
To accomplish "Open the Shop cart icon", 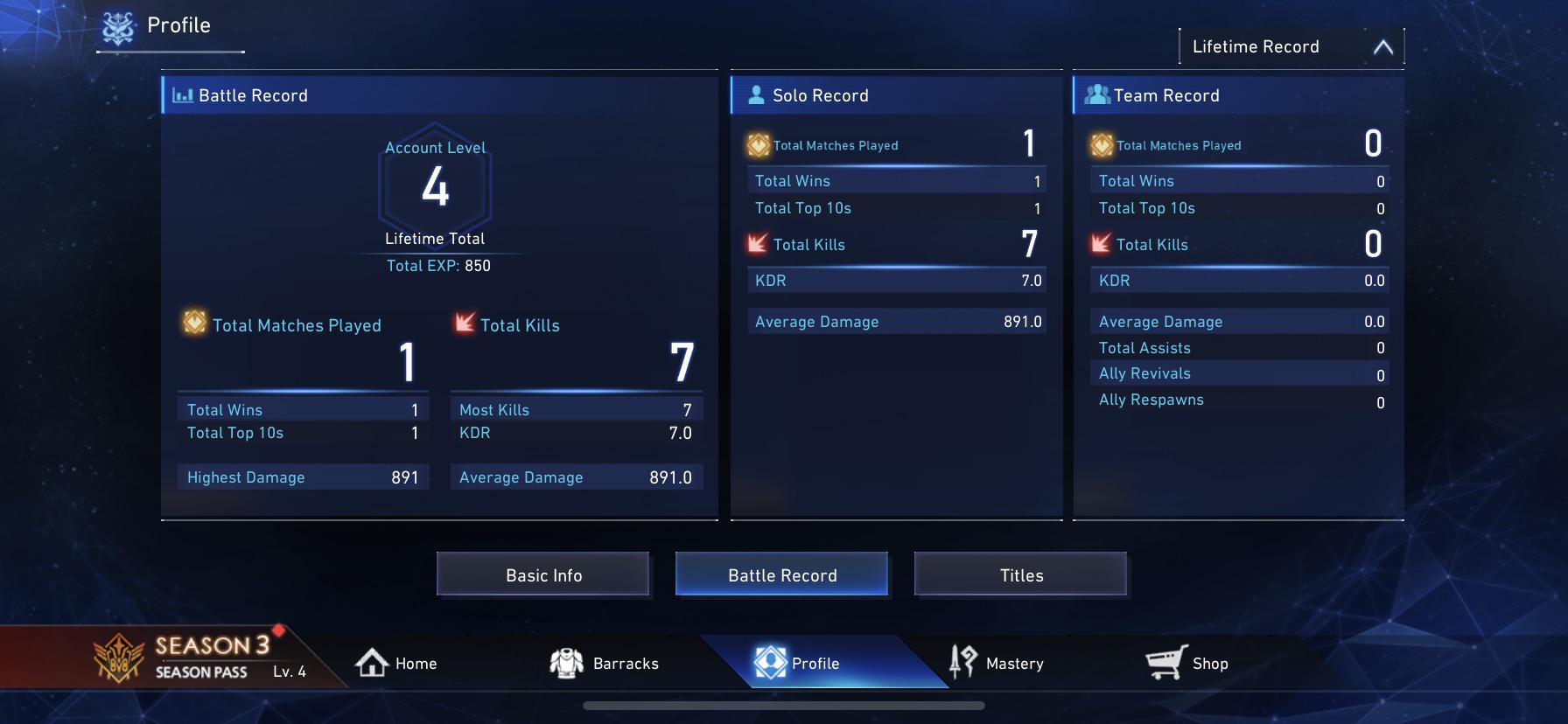I will pos(1164,663).
